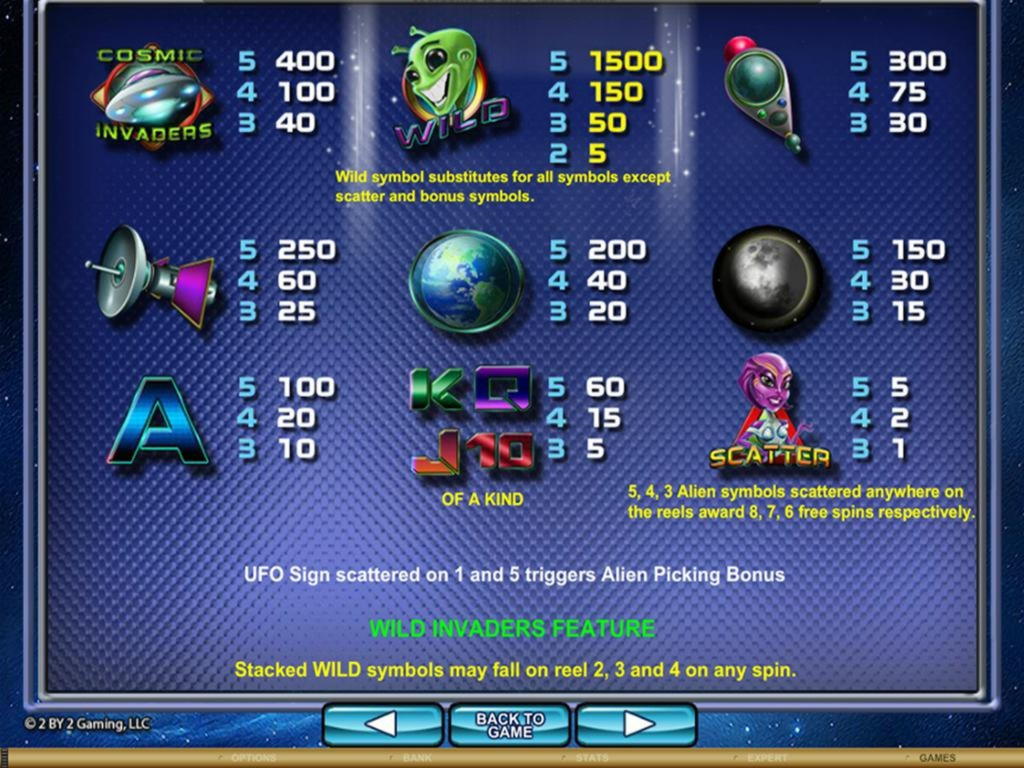View the Stats menu
This screenshot has width=1024, height=768.
click(593, 758)
